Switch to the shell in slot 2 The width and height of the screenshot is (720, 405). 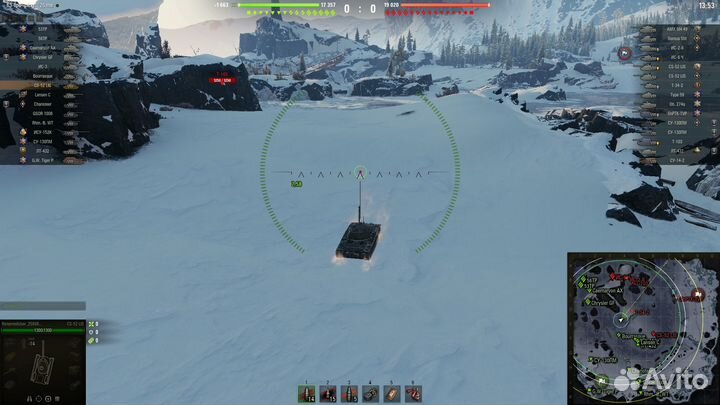coord(328,392)
